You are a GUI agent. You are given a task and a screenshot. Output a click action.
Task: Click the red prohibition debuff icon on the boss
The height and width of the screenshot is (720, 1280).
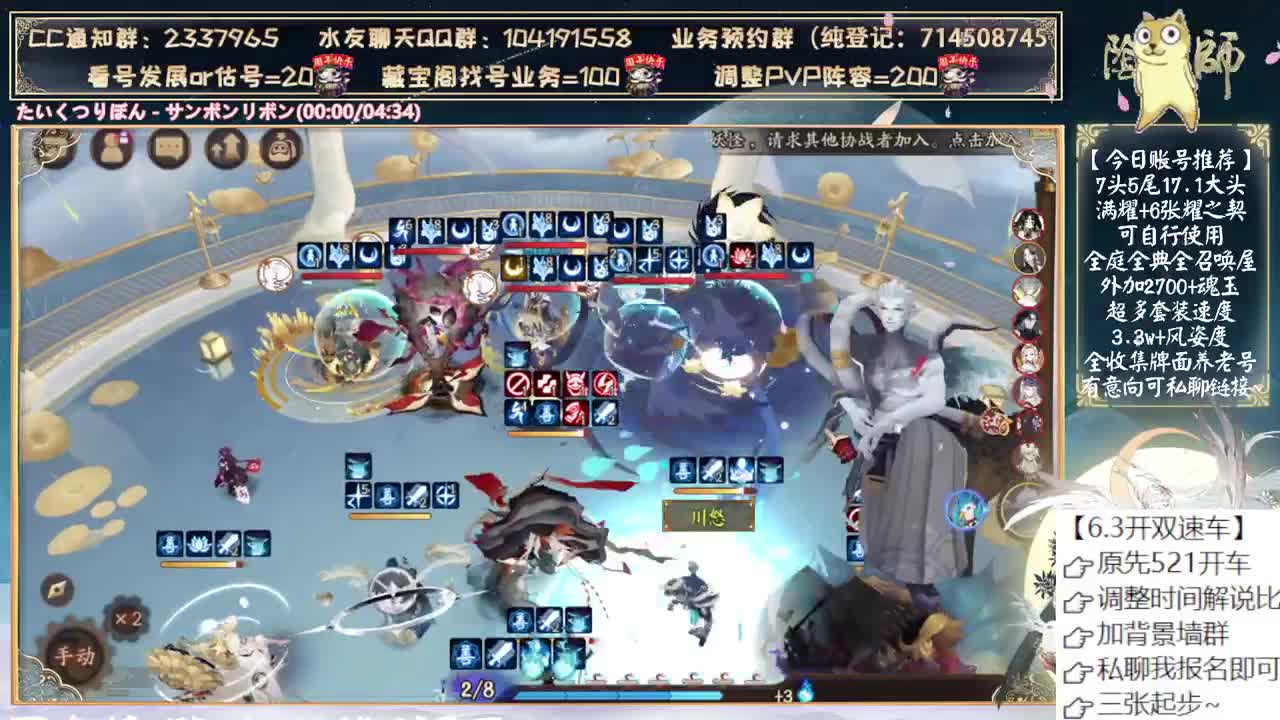tap(517, 384)
